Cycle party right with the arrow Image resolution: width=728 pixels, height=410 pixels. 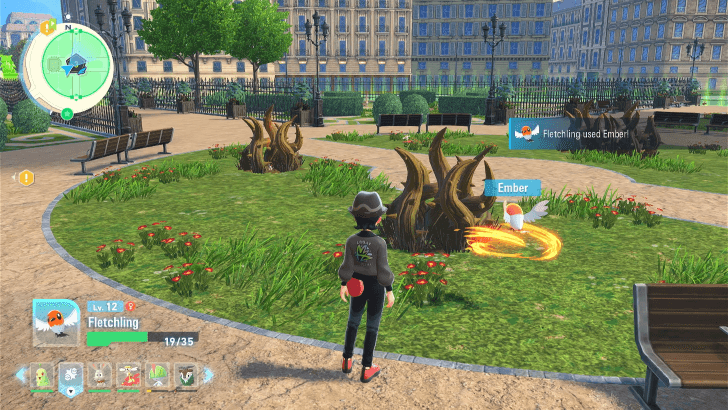pos(209,375)
